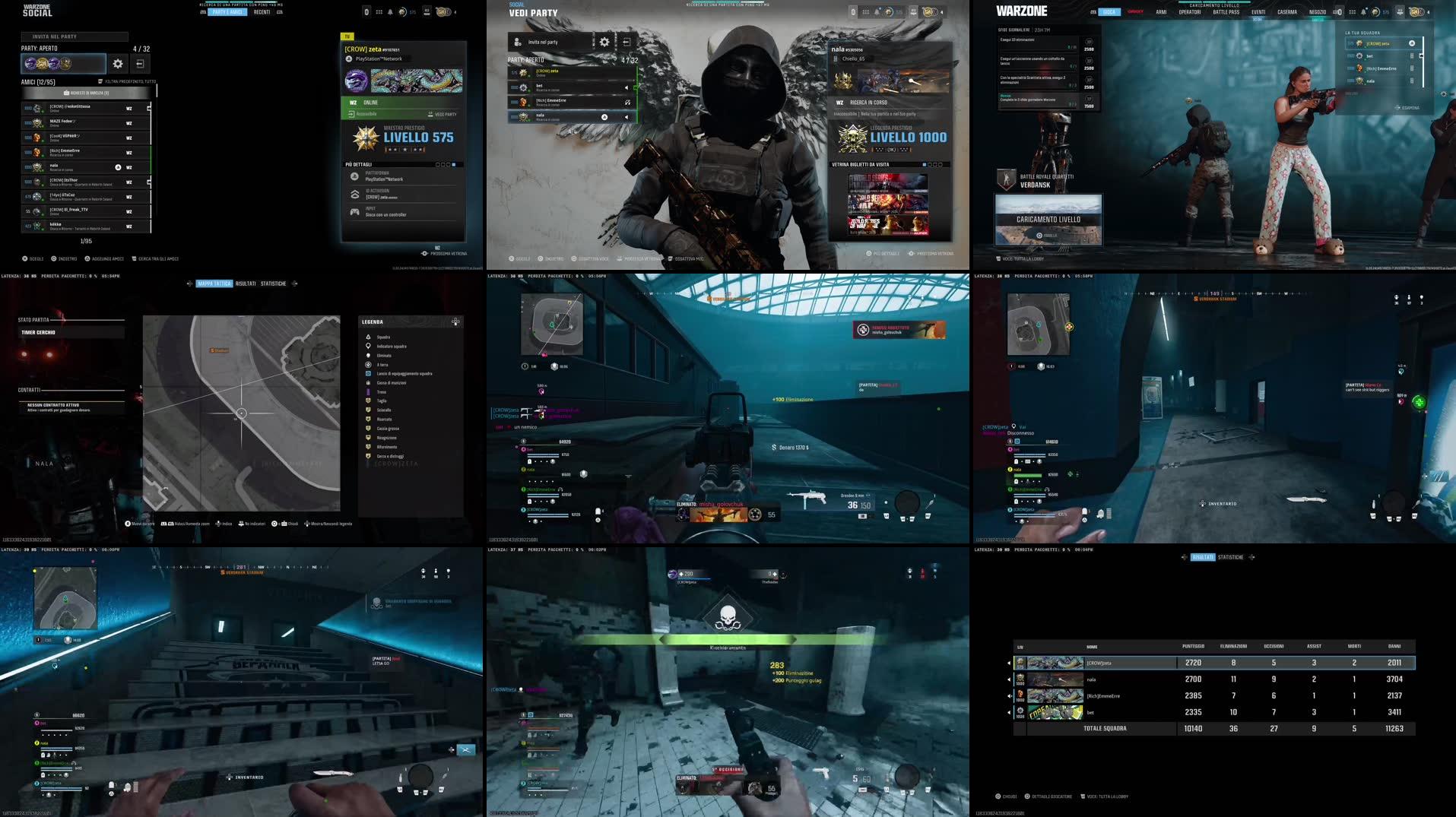Click the Dettagli Giocatore button
Screen dimensions: 1456x817
[x=1052, y=796]
